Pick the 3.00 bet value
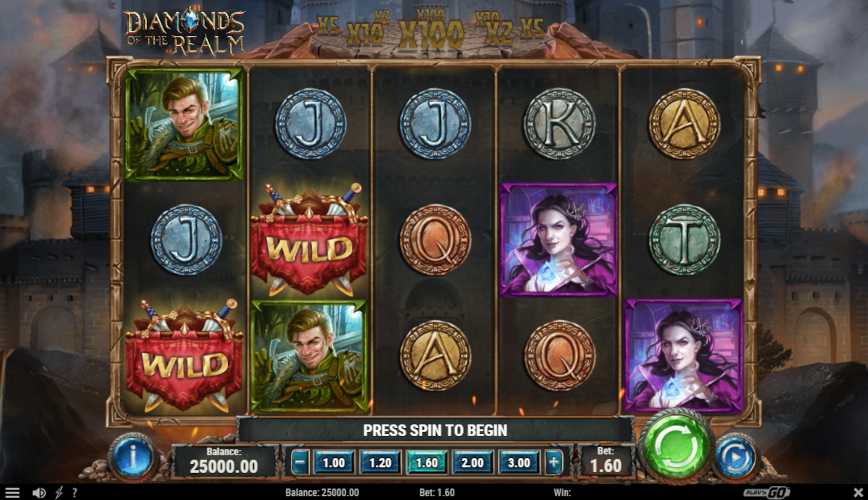Viewport: 868px width, 500px height. pyautogui.click(x=519, y=462)
